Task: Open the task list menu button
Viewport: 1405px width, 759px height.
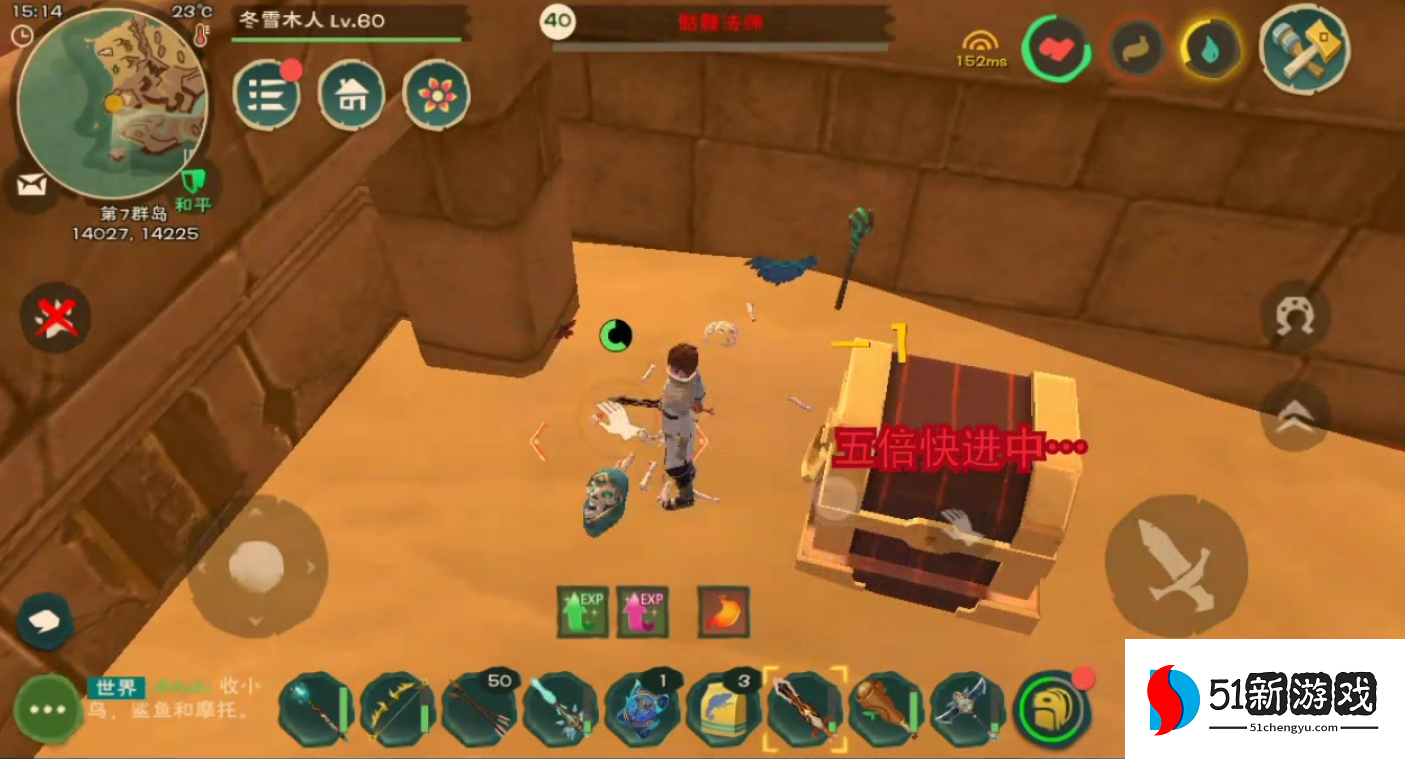Action: tap(267, 95)
